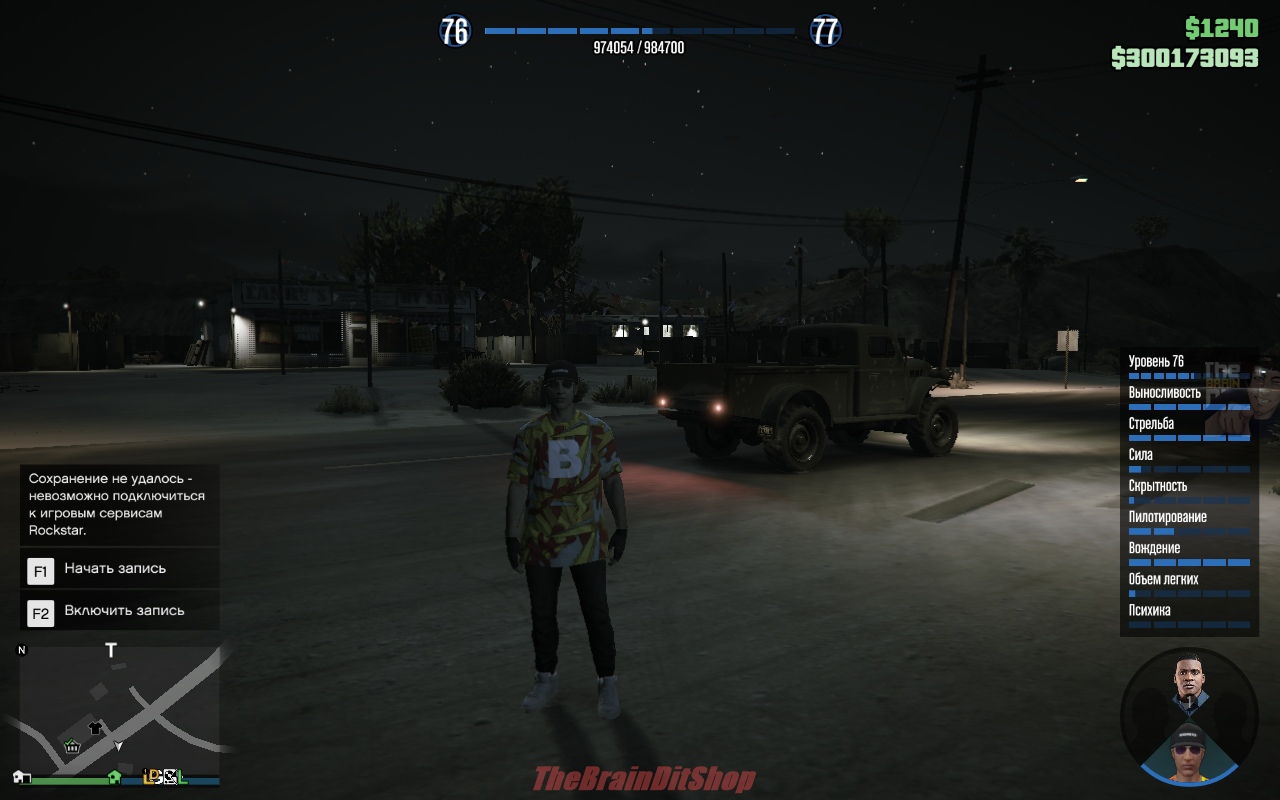Click the T-shirt clothing store icon on minimap

click(x=95, y=728)
